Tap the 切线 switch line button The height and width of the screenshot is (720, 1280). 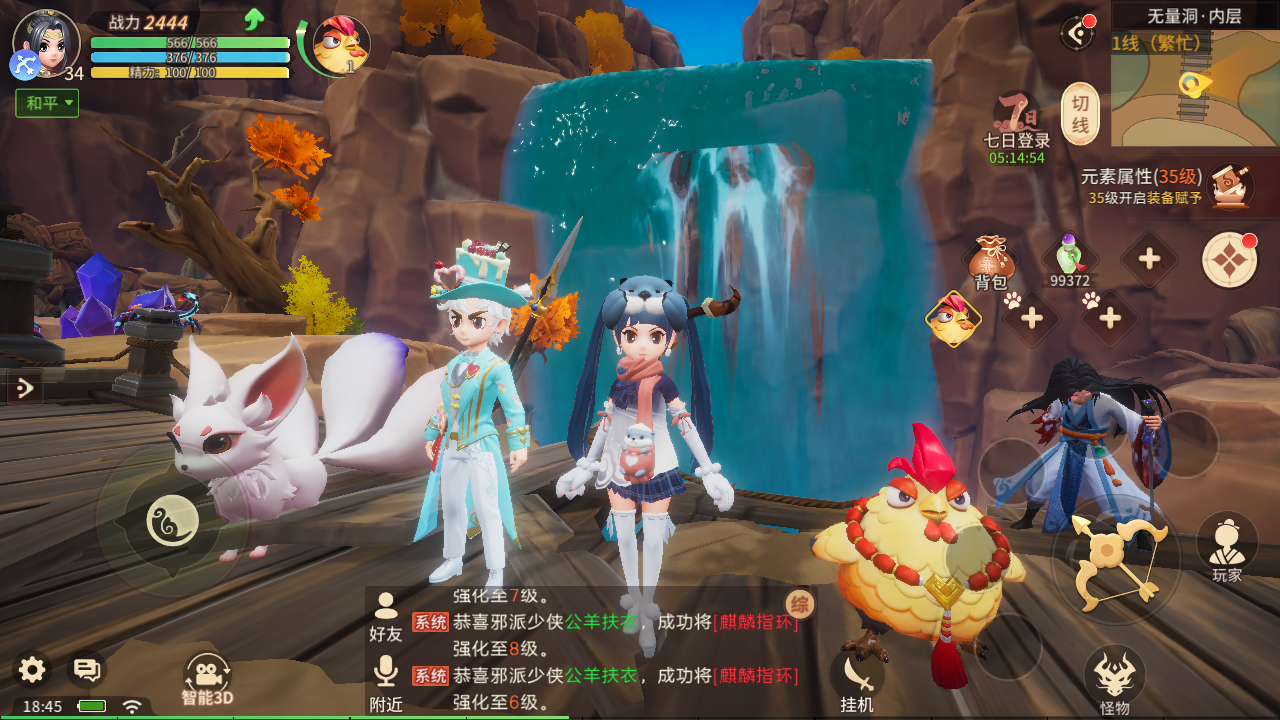1080,114
